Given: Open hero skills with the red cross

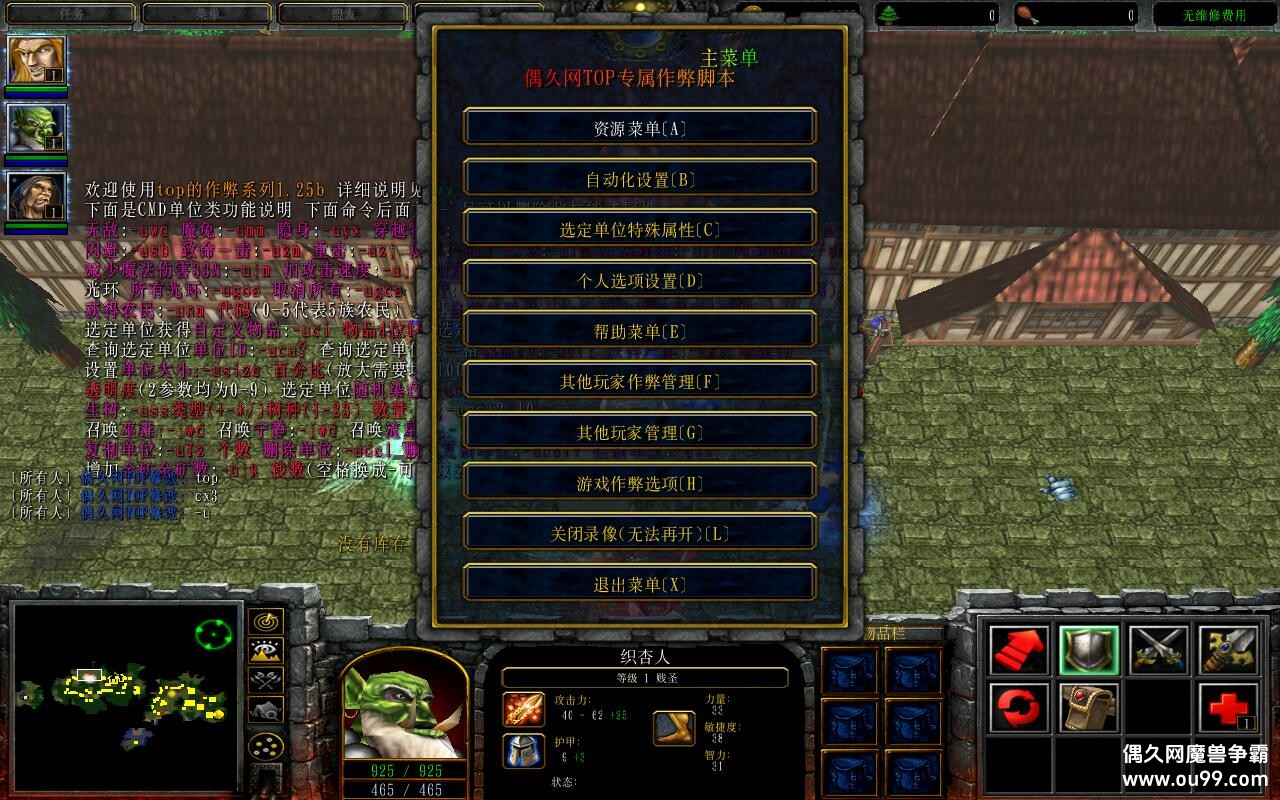Looking at the screenshot, I should [x=1228, y=709].
